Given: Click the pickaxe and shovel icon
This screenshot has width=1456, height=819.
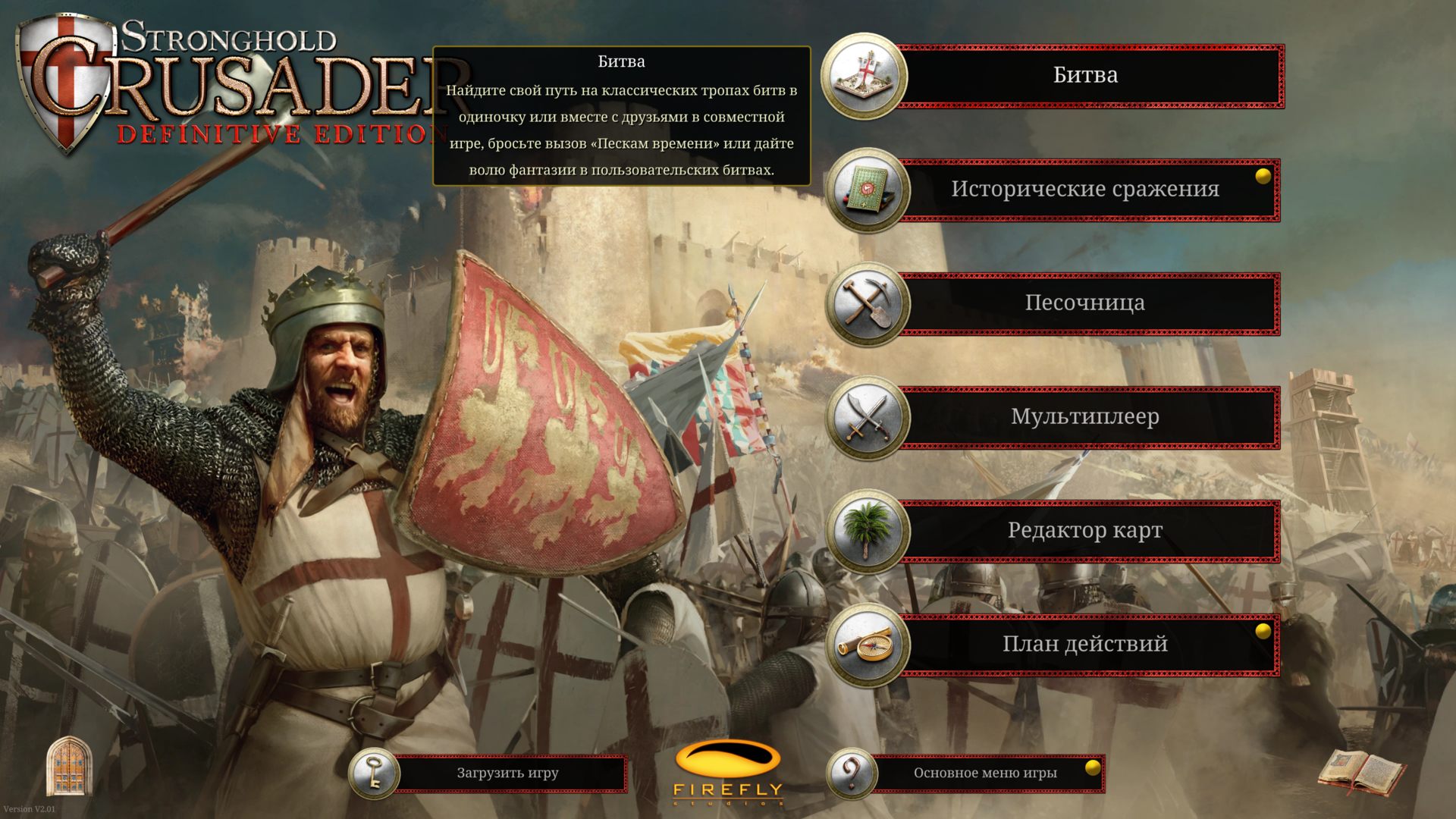Looking at the screenshot, I should 867,303.
